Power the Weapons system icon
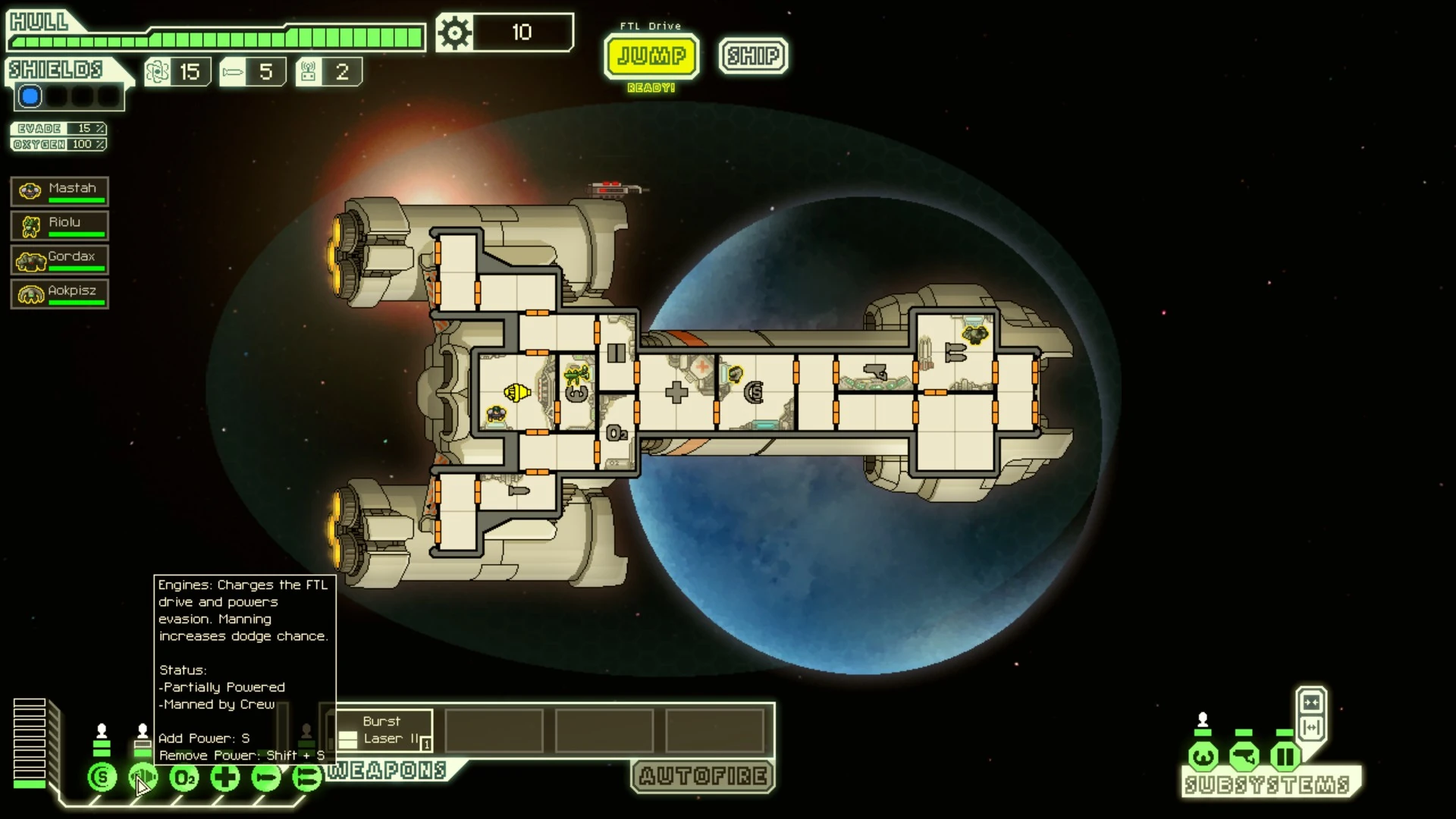1456x819 pixels. pyautogui.click(x=307, y=777)
